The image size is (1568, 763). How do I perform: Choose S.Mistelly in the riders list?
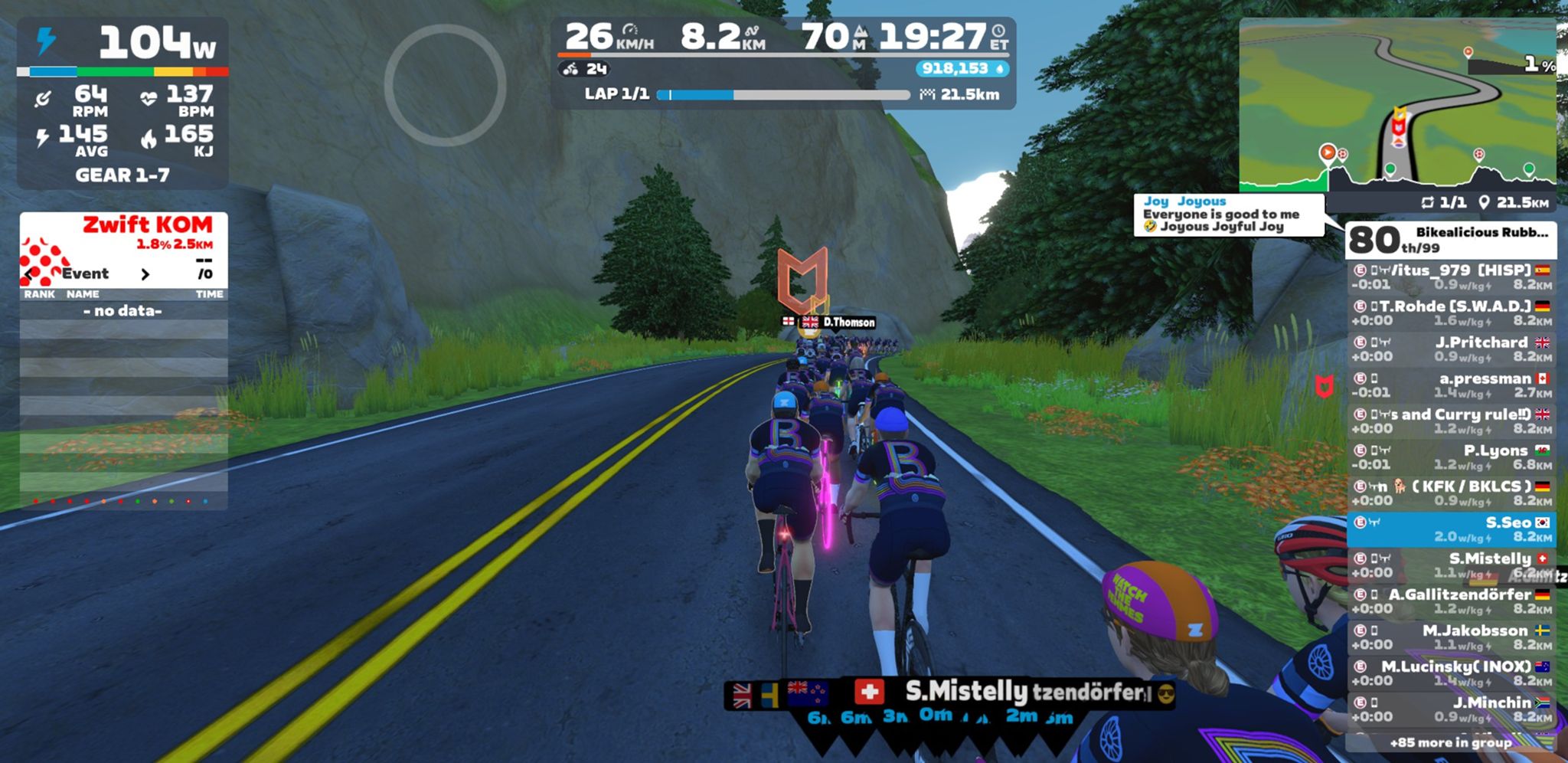point(1451,565)
